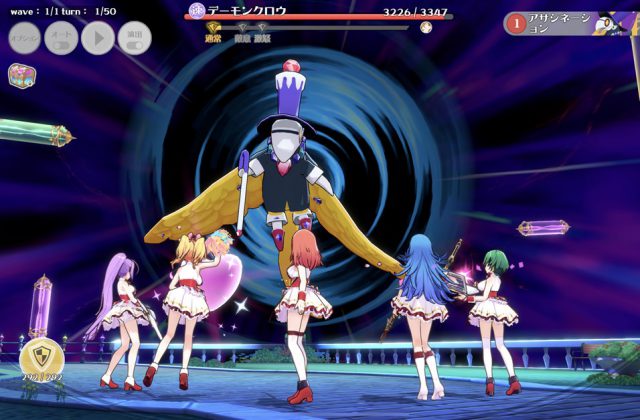
Task: Click the play speed arrow button
Action: pos(97,38)
